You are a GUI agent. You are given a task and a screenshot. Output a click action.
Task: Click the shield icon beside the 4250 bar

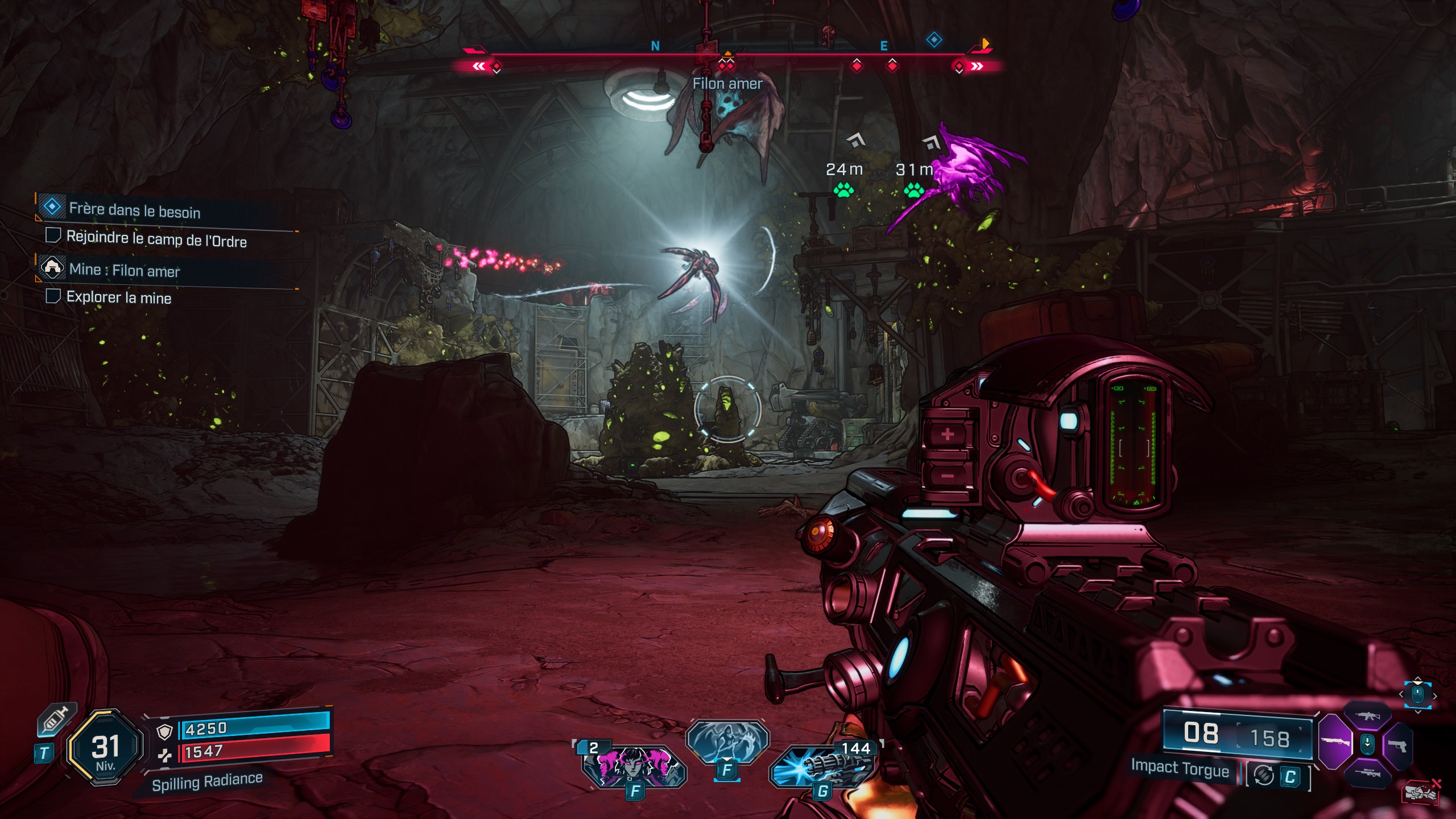pyautogui.click(x=164, y=733)
